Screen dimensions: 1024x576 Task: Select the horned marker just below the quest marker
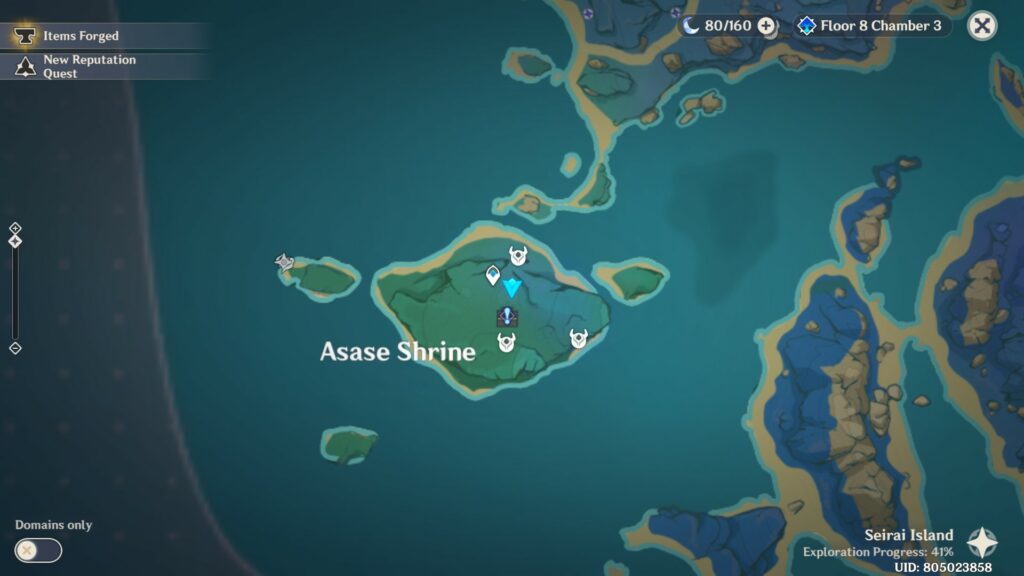[x=506, y=343]
